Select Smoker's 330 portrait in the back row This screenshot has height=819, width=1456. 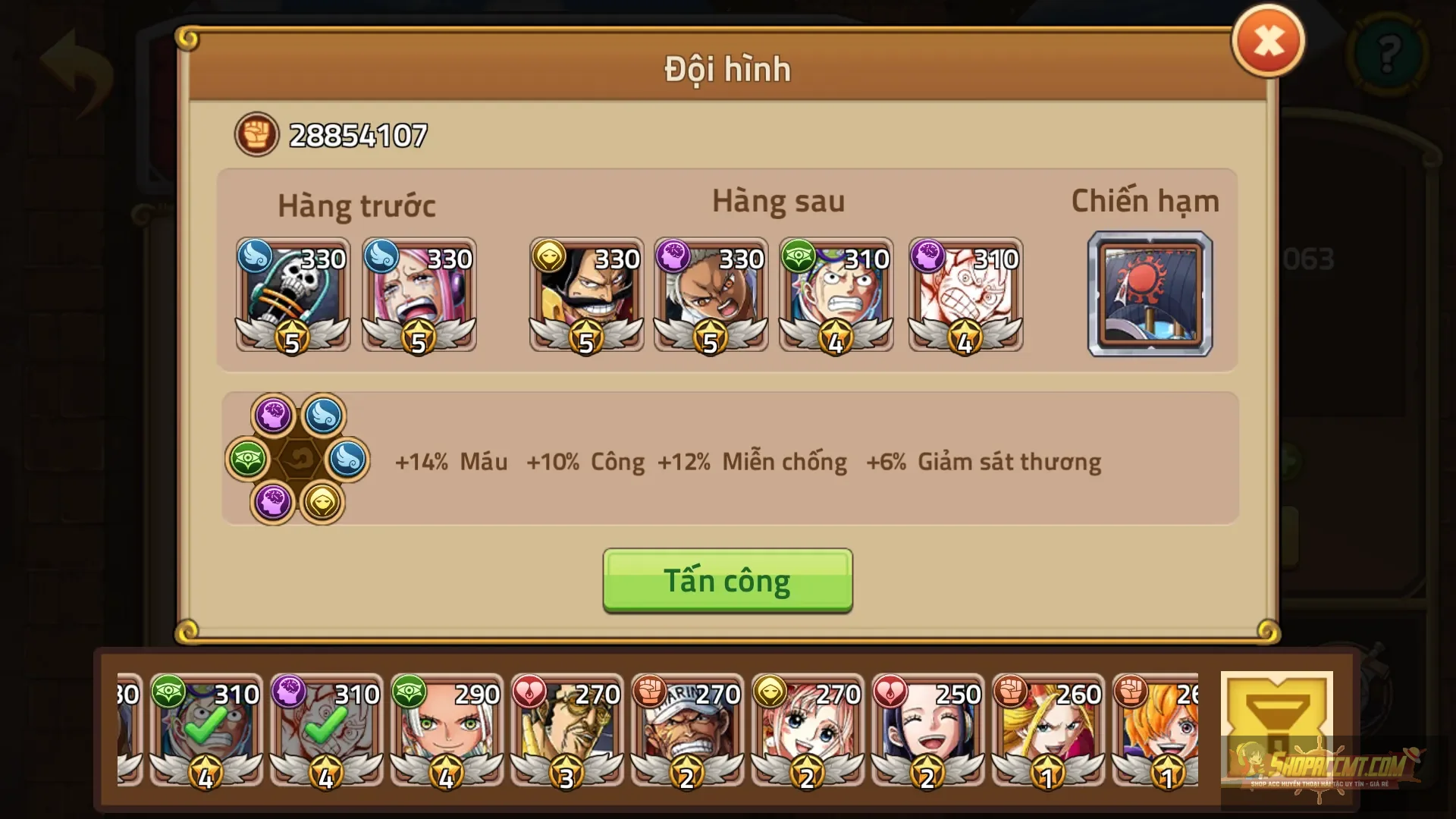(711, 296)
